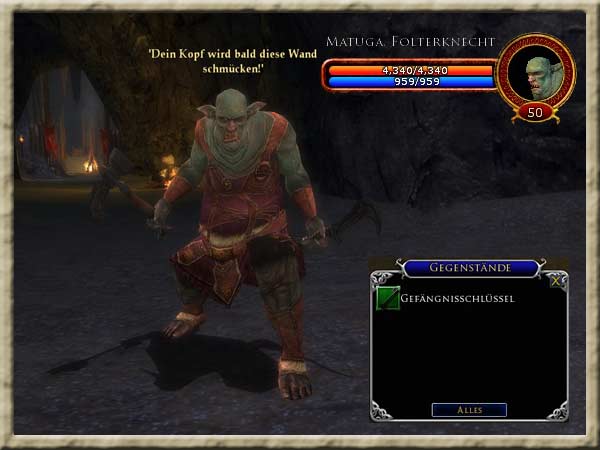Take all items with the Alles button
600x450 pixels.
[469, 410]
